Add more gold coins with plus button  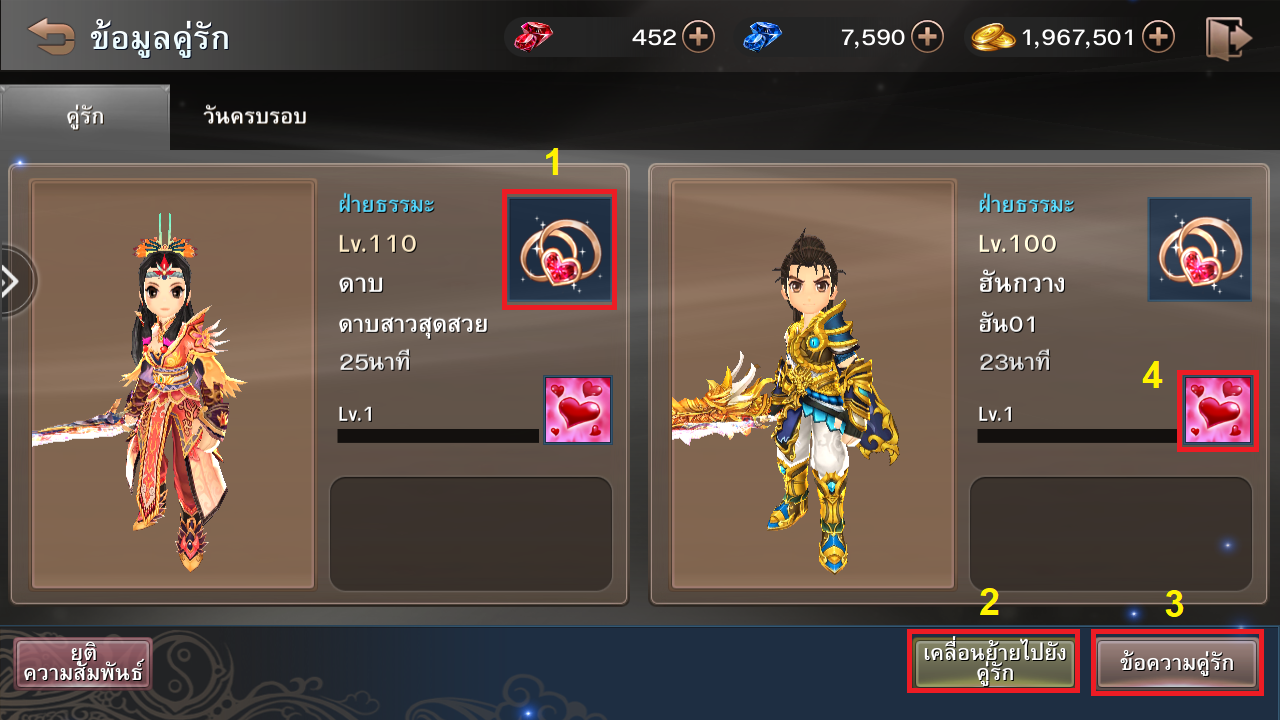point(1158,38)
